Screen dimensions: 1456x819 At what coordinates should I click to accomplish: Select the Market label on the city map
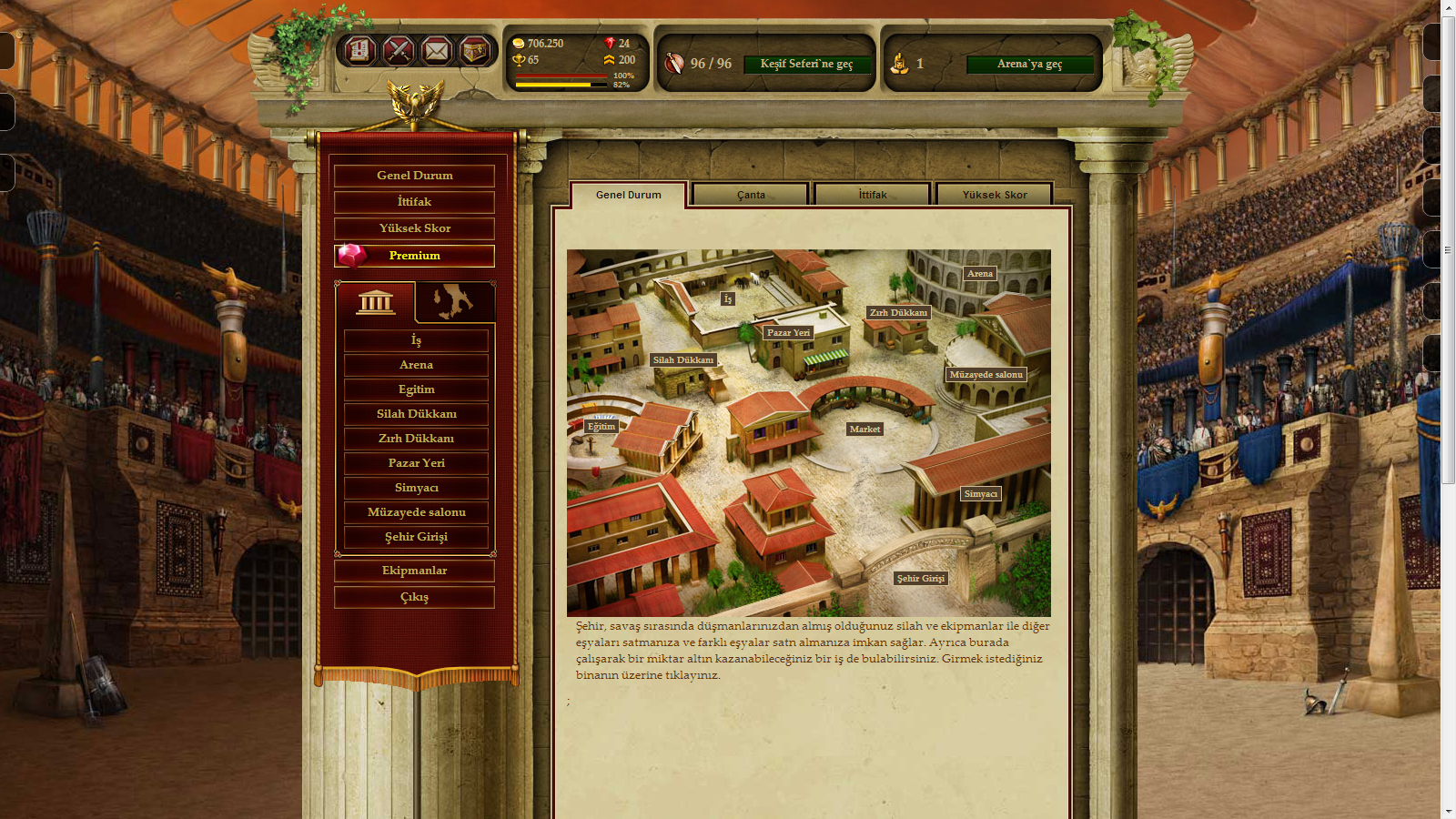click(864, 430)
